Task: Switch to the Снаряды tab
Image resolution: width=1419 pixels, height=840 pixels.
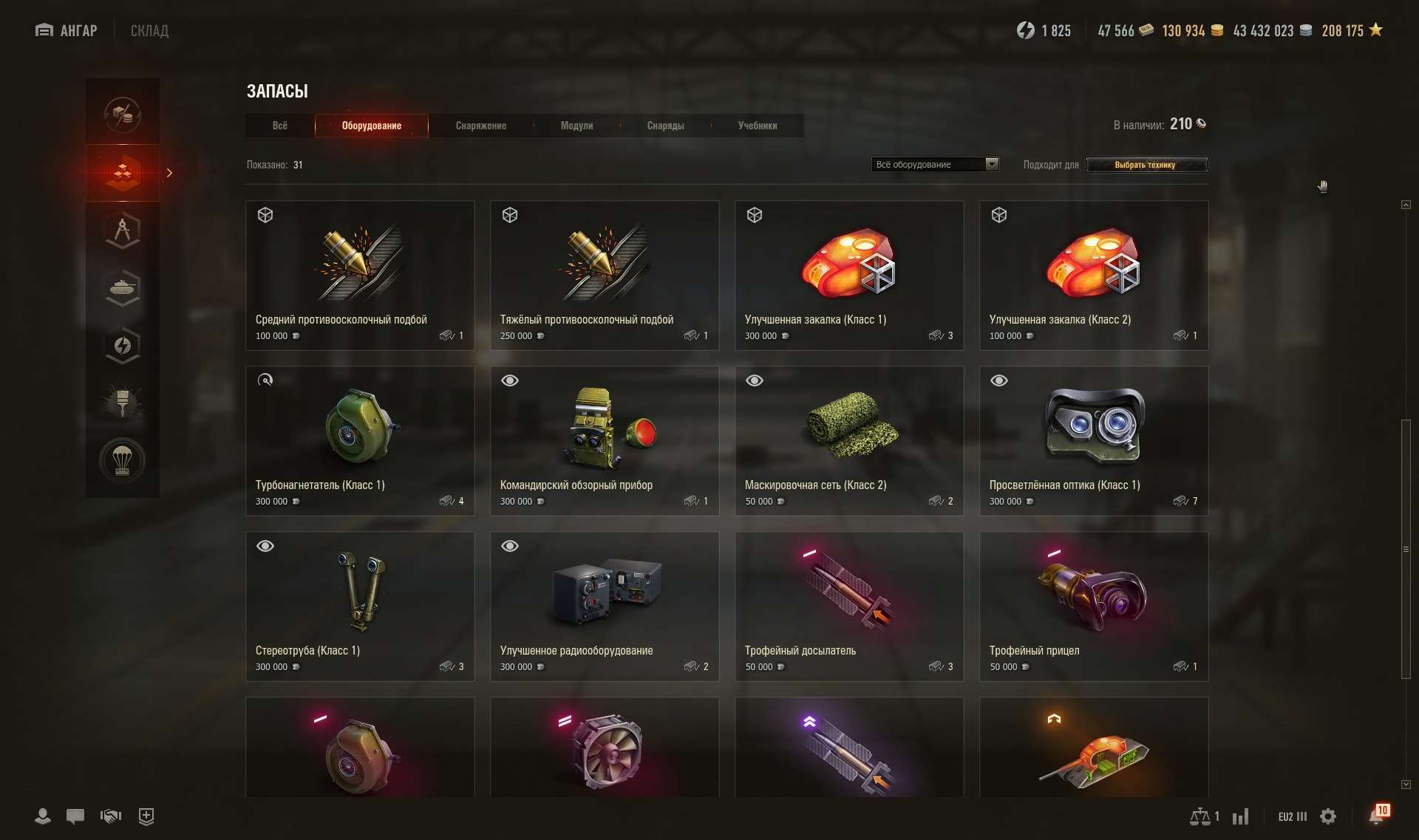Action: pos(665,126)
